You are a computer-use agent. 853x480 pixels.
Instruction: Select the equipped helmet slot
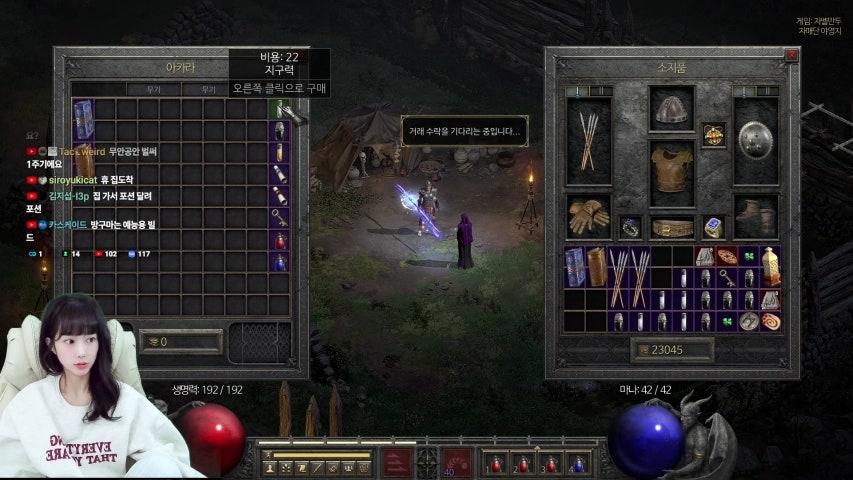pyautogui.click(x=671, y=108)
